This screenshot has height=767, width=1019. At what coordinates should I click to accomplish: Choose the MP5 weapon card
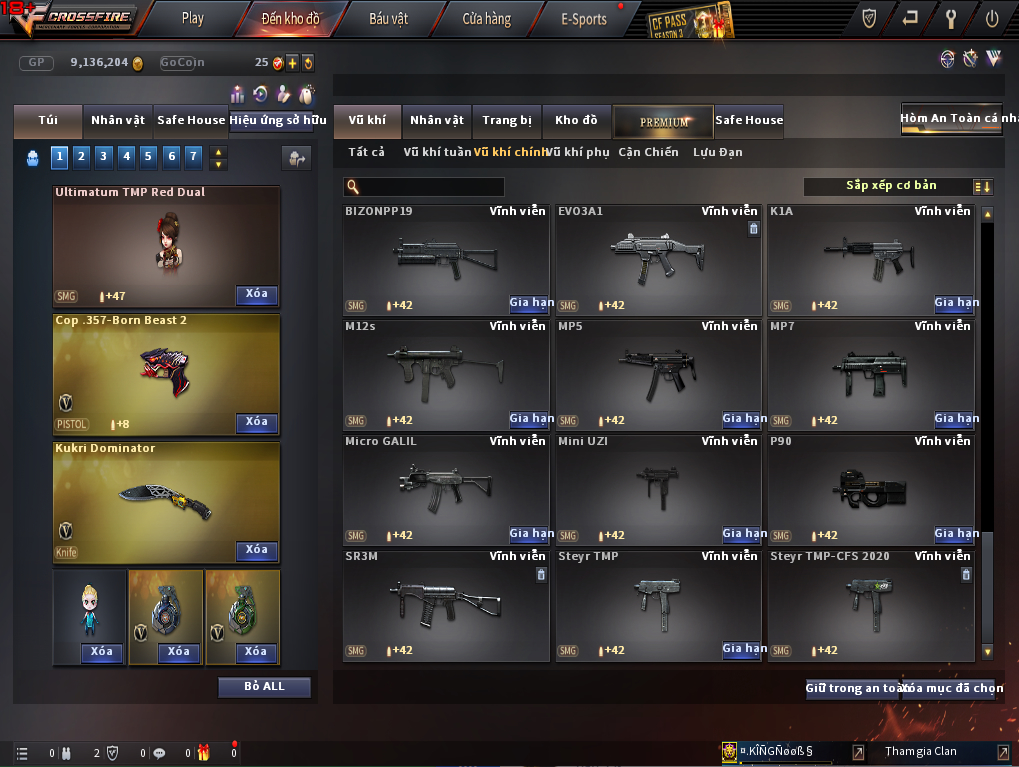tap(657, 374)
